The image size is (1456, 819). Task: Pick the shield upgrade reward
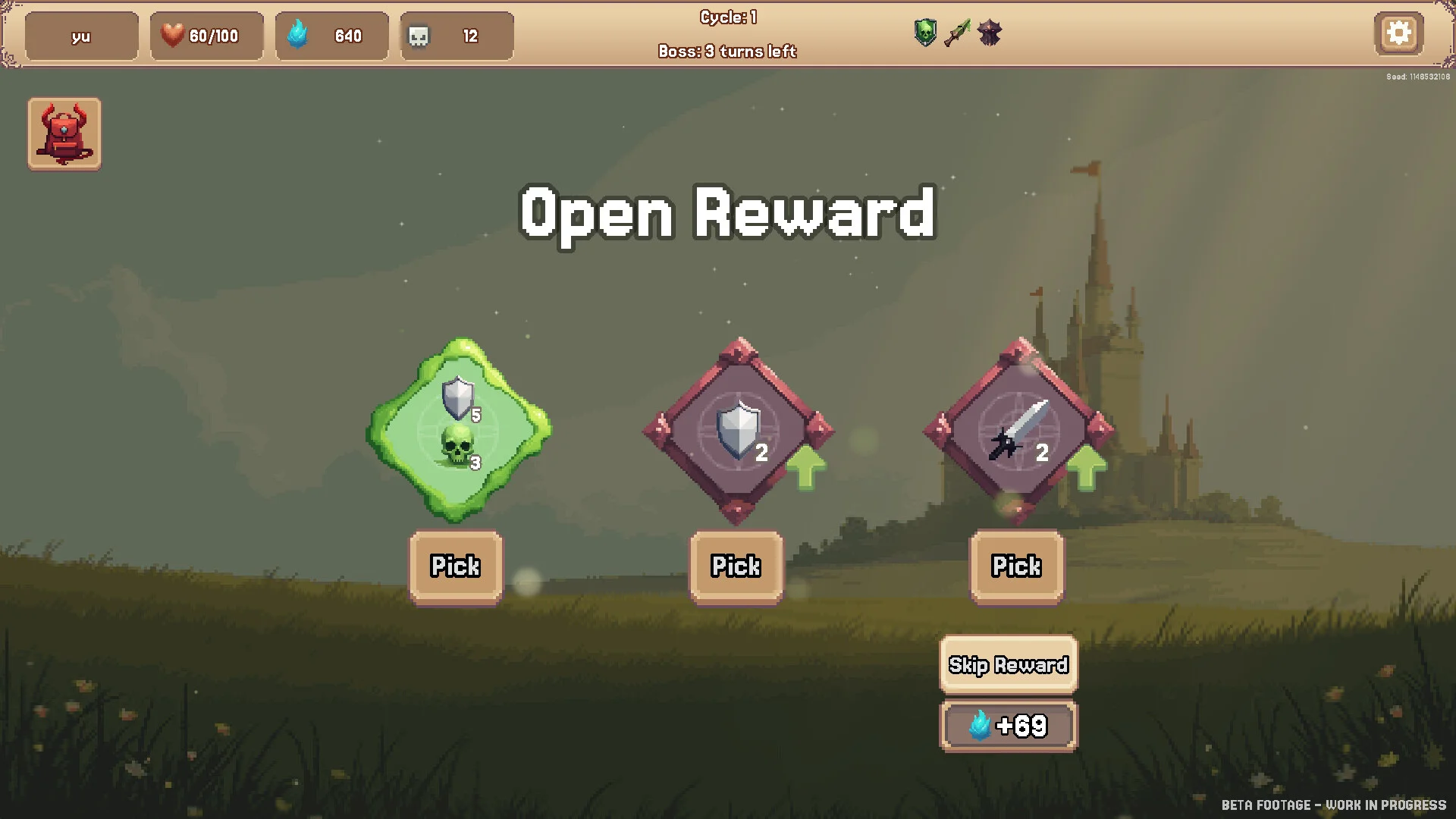(x=736, y=566)
